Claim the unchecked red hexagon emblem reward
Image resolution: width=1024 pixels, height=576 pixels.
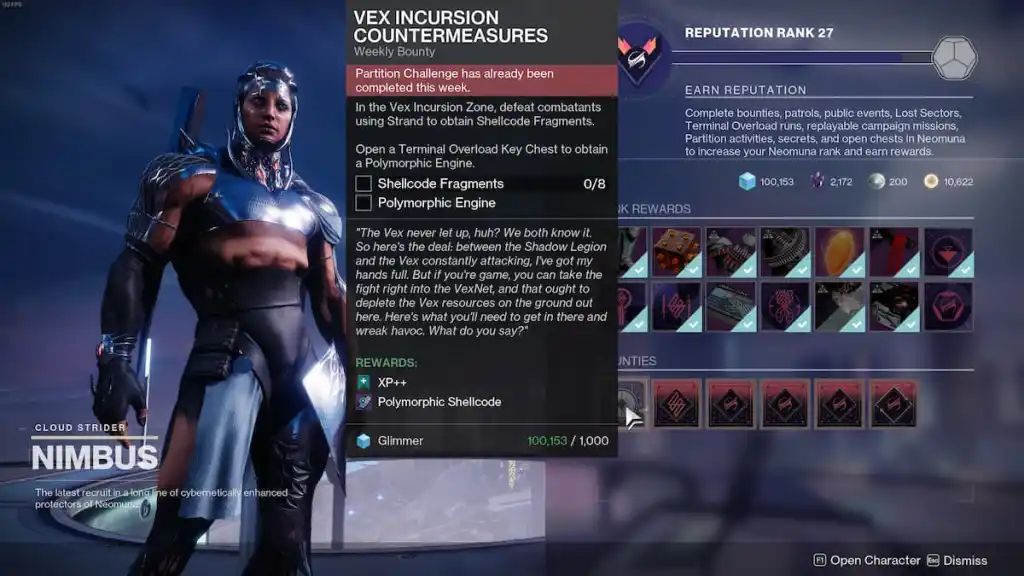click(947, 306)
